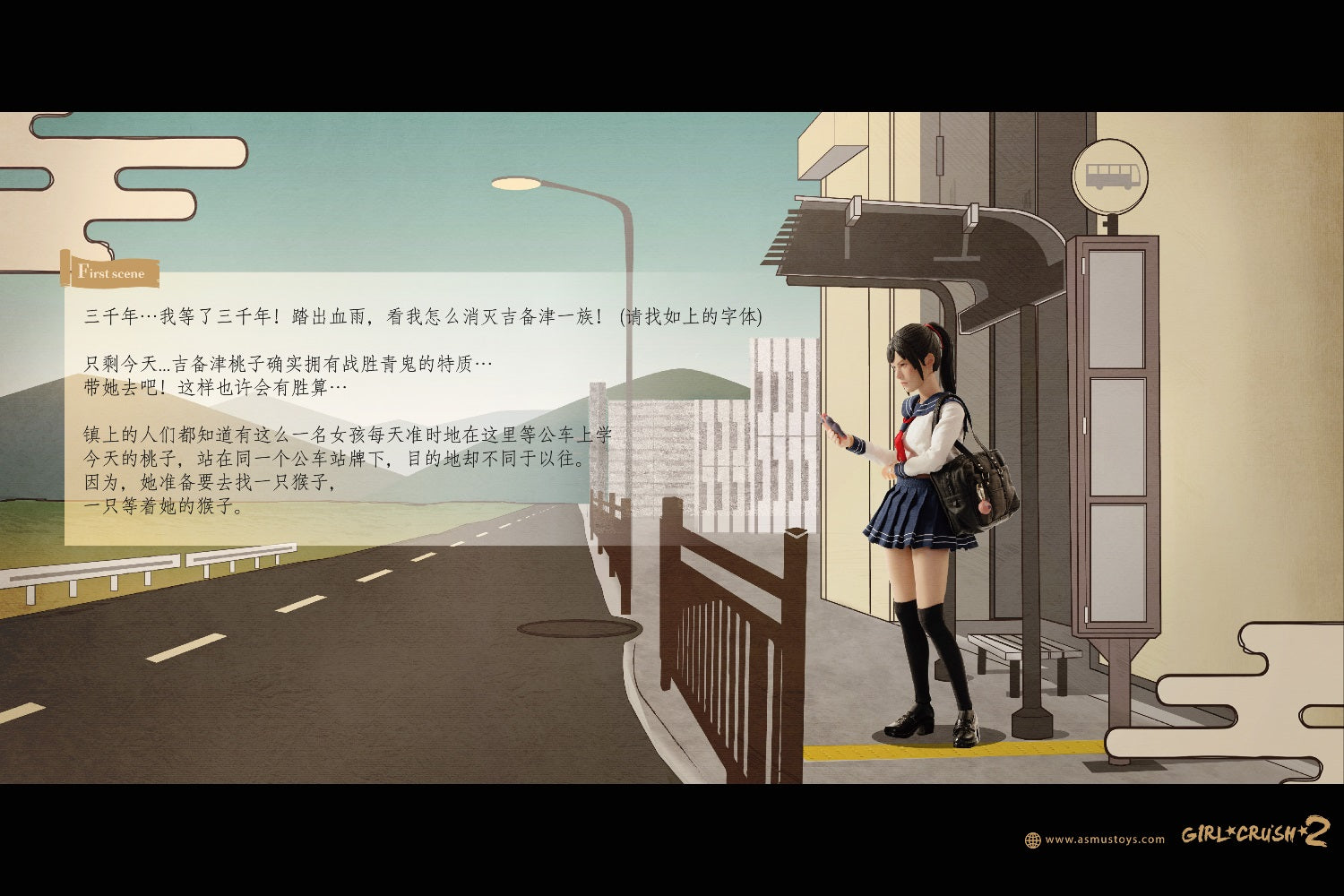Click the Girl Crush 2 logo
This screenshot has height=896, width=1344.
point(1254,833)
